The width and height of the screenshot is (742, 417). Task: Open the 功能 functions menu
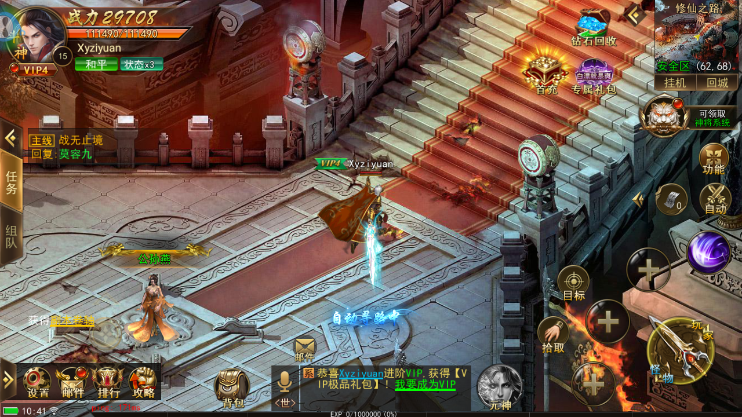pyautogui.click(x=713, y=160)
